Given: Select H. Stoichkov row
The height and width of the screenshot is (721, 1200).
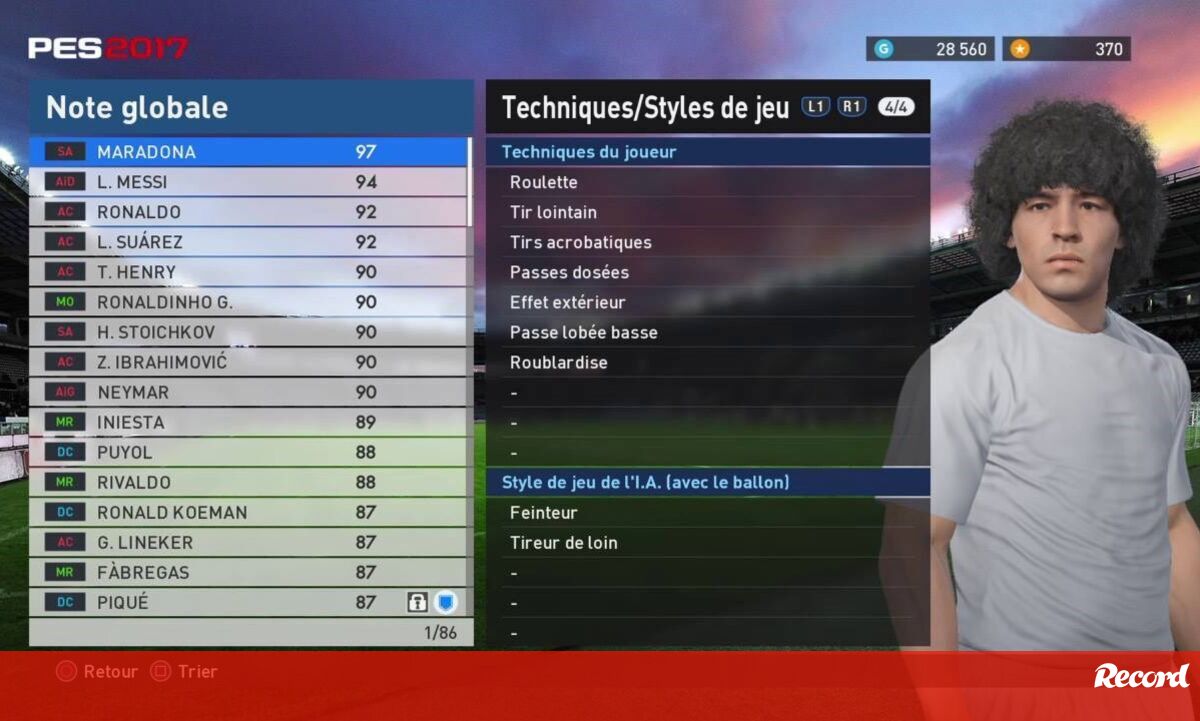Looking at the screenshot, I should 250,332.
